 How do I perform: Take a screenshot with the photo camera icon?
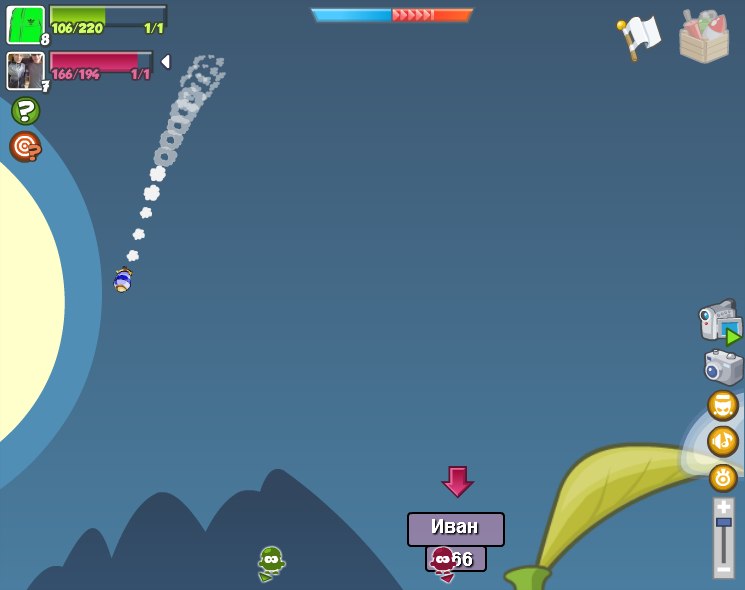723,366
